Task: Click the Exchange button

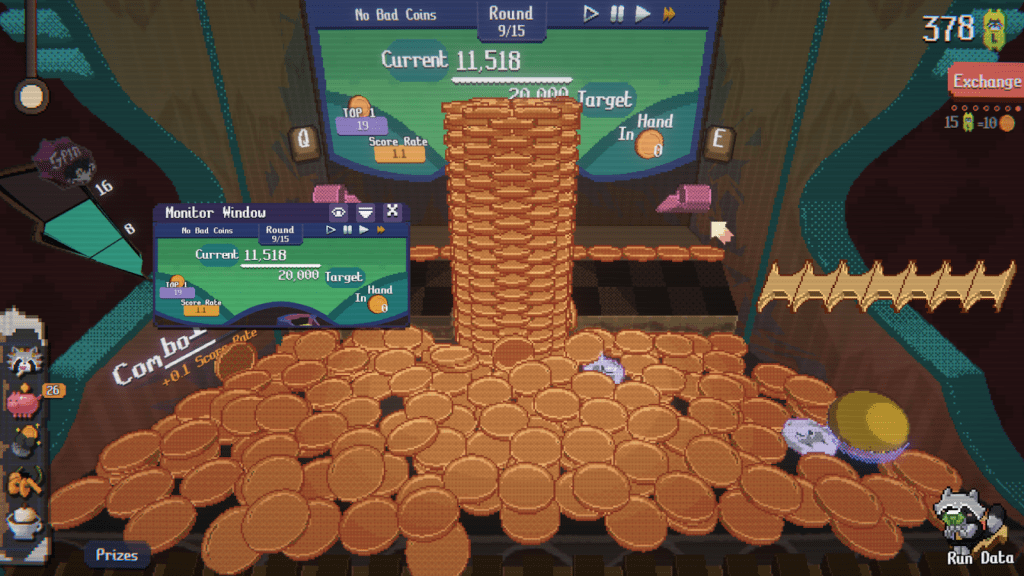Action: click(x=986, y=82)
